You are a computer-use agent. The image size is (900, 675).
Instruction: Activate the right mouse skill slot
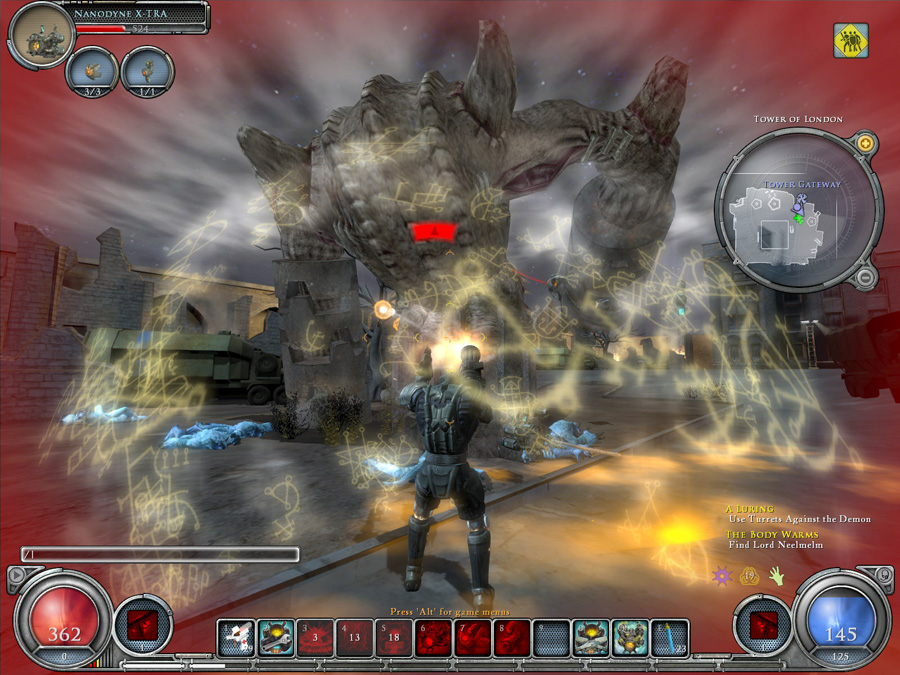pos(763,625)
